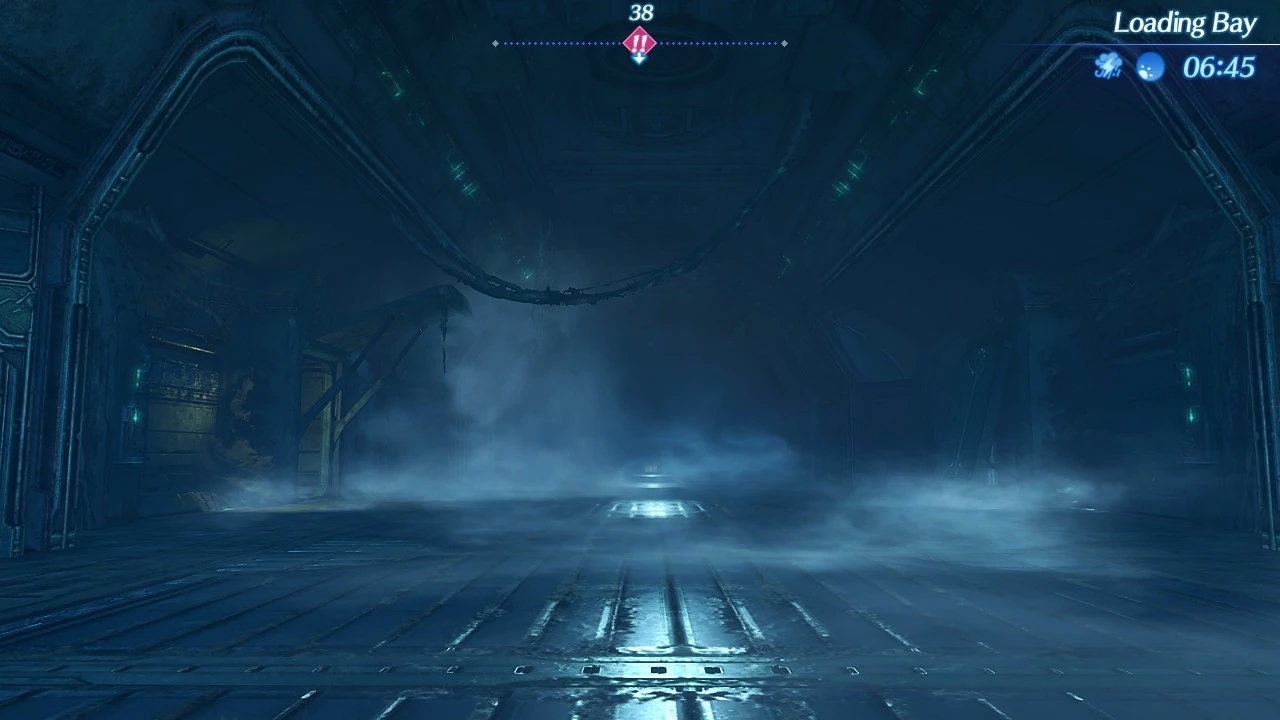Image resolution: width=1280 pixels, height=720 pixels.
Task: Select the right diamond endpoint of the compass bar
Action: pos(785,43)
